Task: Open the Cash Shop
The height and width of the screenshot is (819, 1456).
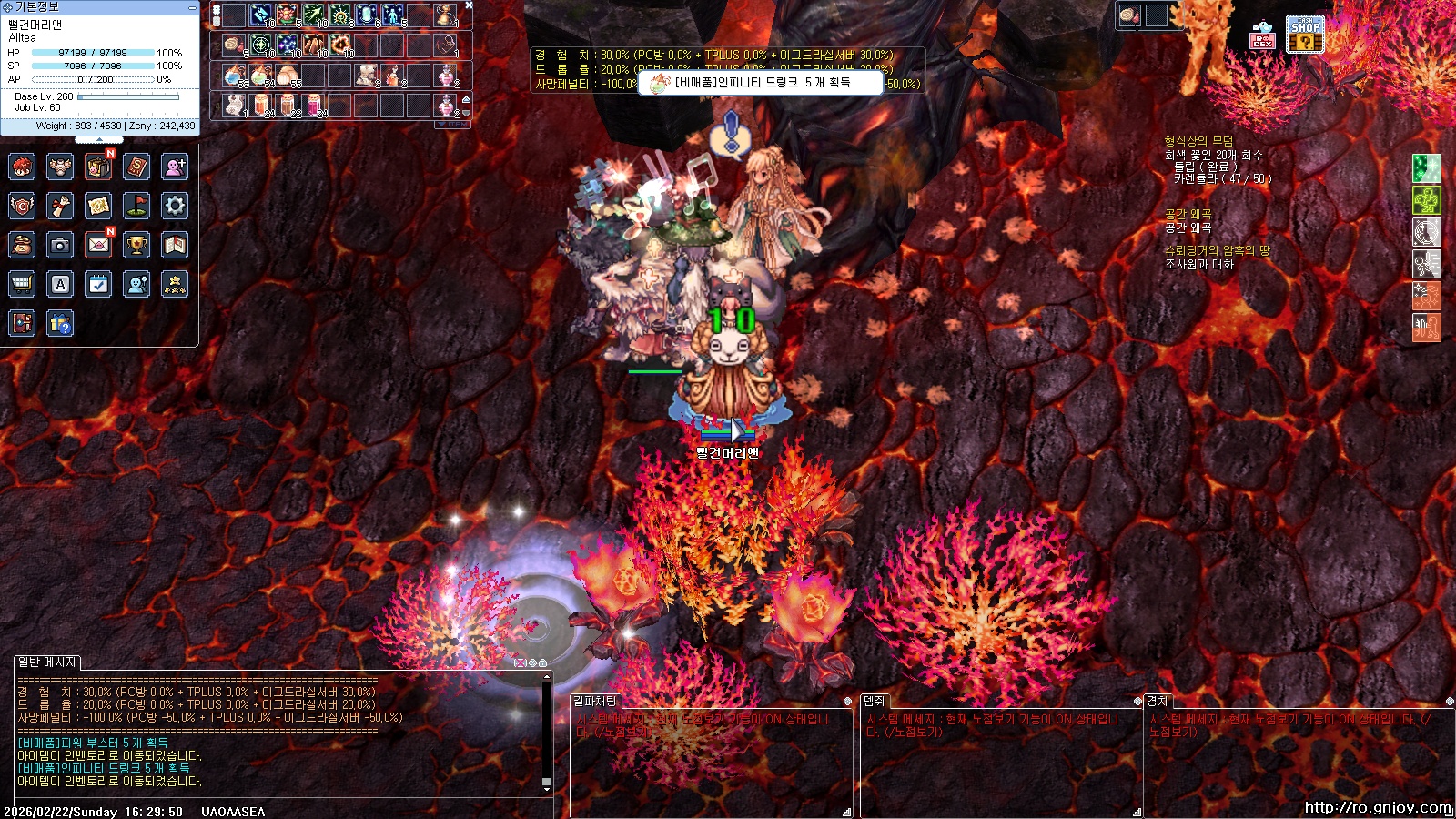Action: [1304, 35]
